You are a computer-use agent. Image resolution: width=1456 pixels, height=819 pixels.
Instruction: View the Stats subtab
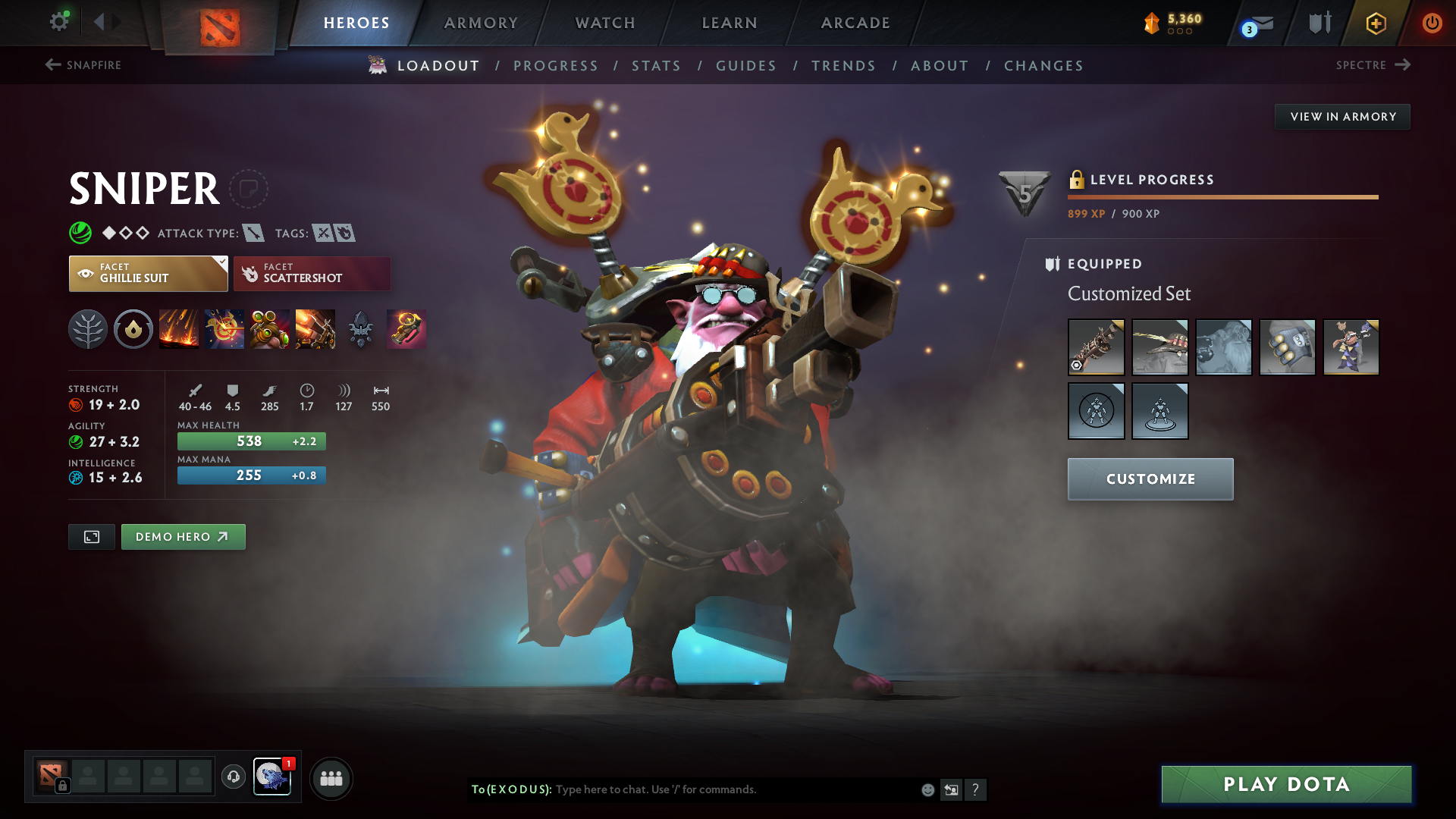pyautogui.click(x=656, y=66)
